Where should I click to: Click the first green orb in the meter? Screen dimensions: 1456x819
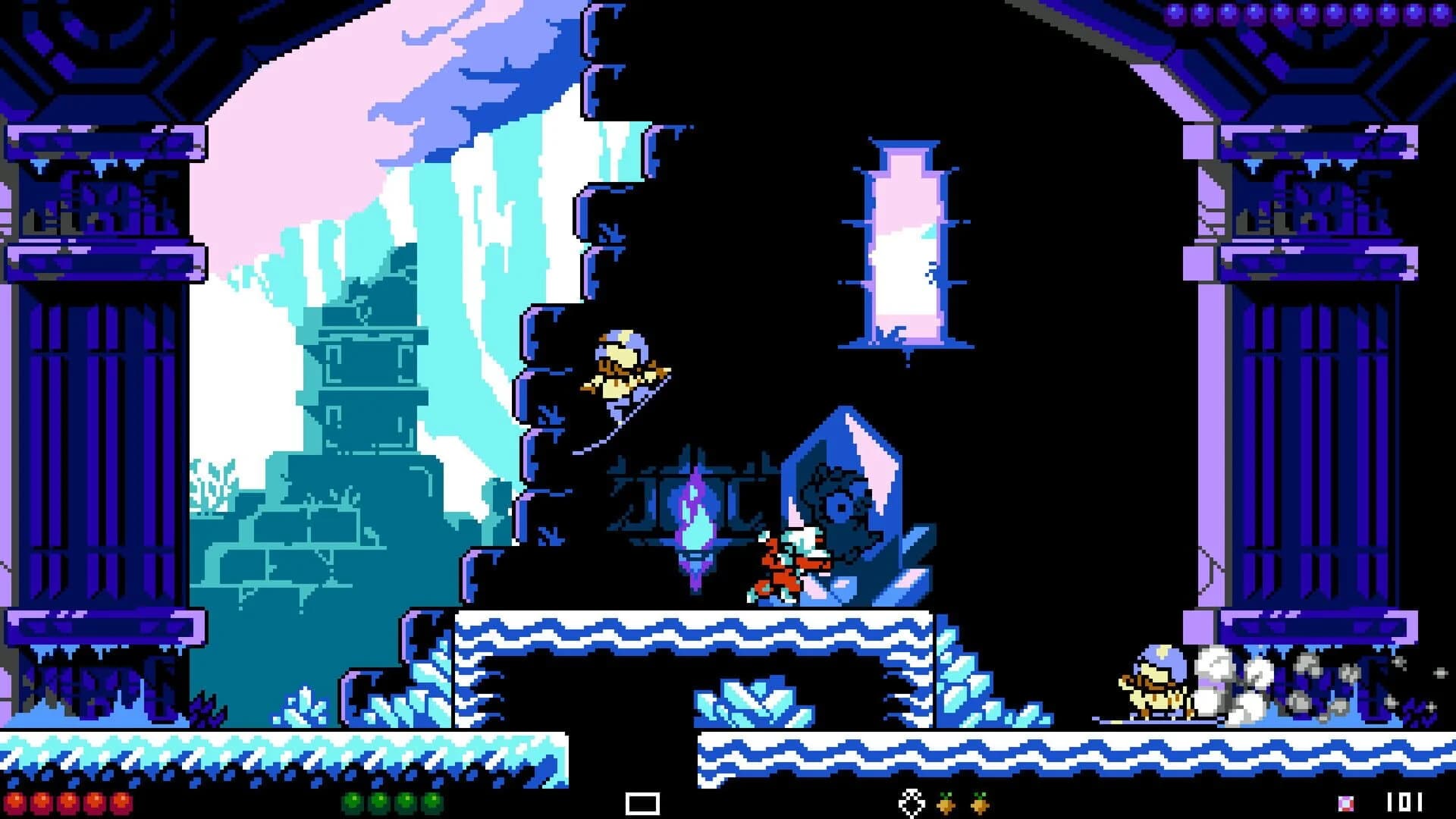(353, 802)
